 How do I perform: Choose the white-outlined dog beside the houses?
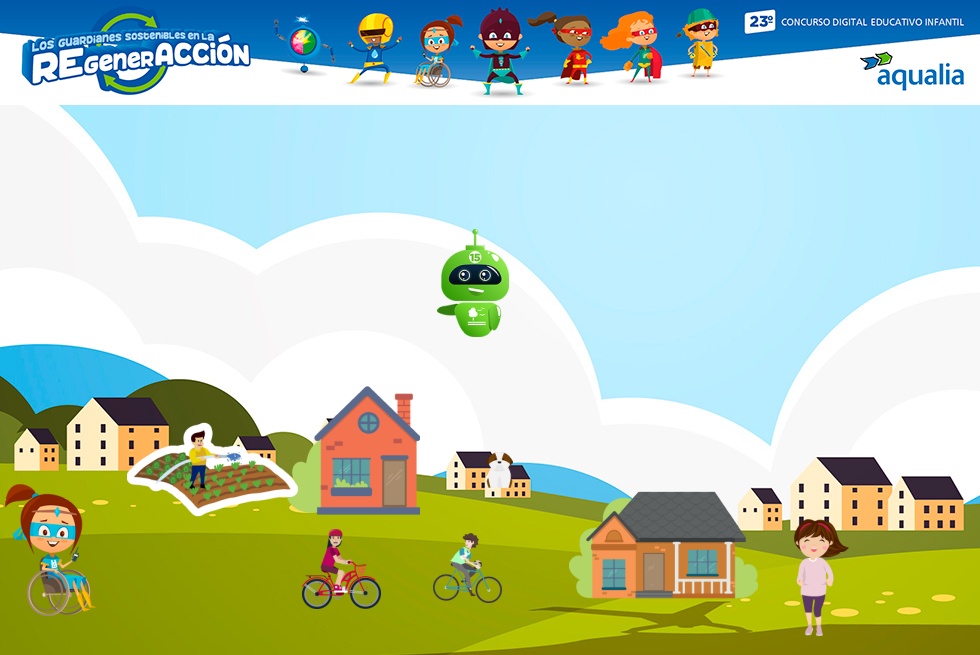pyautogui.click(x=499, y=472)
